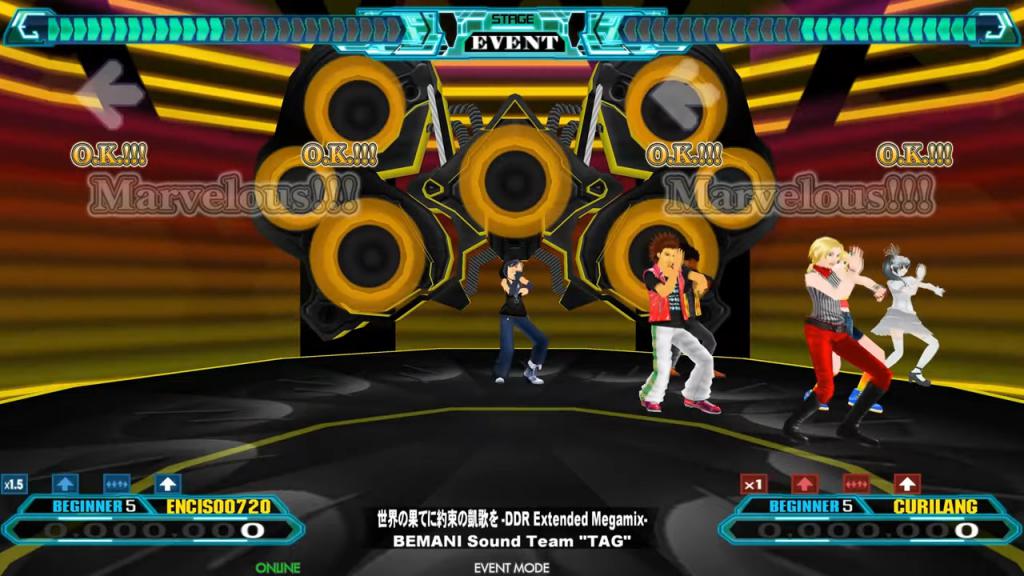Click the x1.5 speed modifier icon
The image size is (1024, 576).
[x=14, y=484]
